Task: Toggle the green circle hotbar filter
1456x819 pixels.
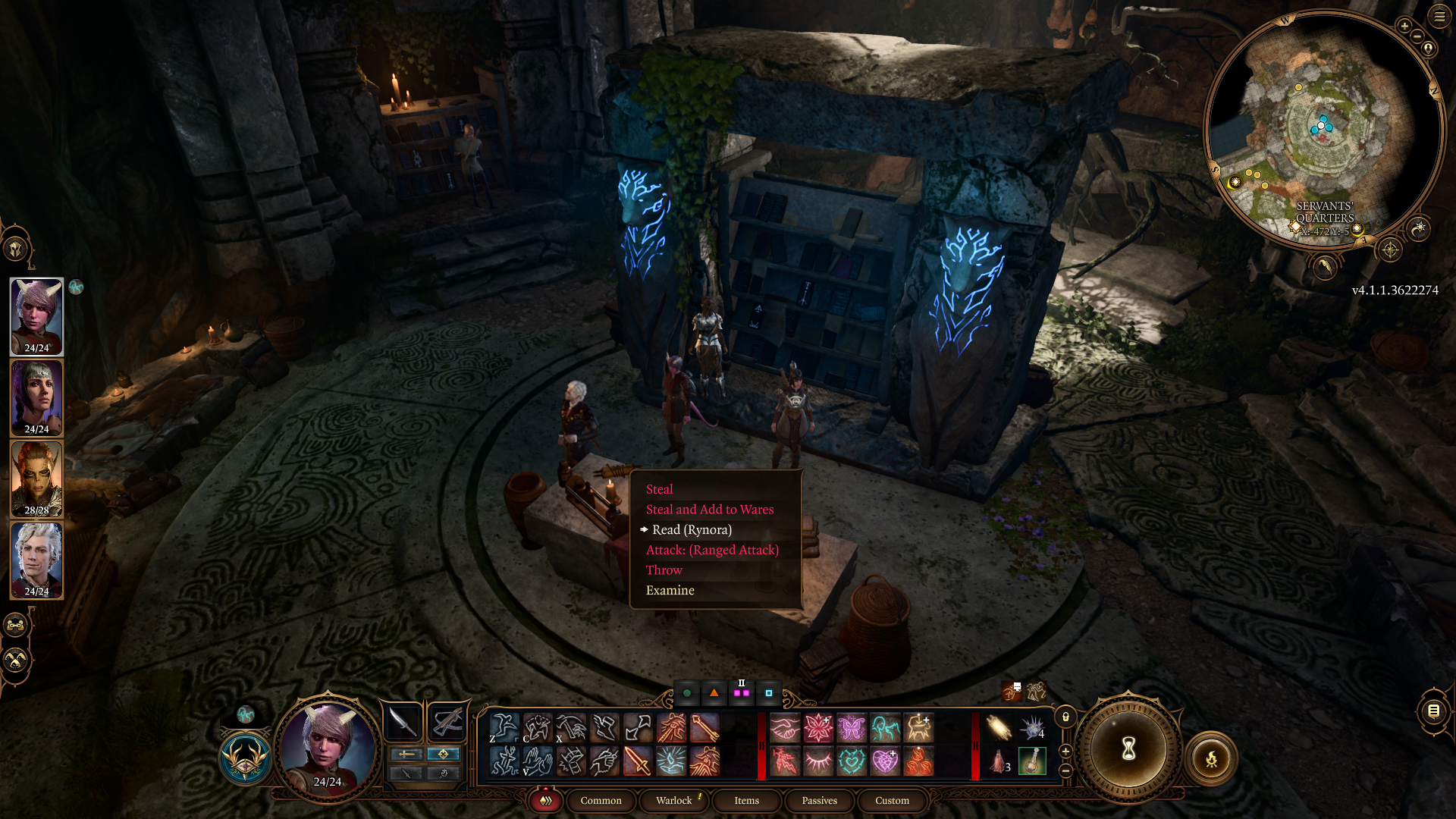Action: pos(687,693)
